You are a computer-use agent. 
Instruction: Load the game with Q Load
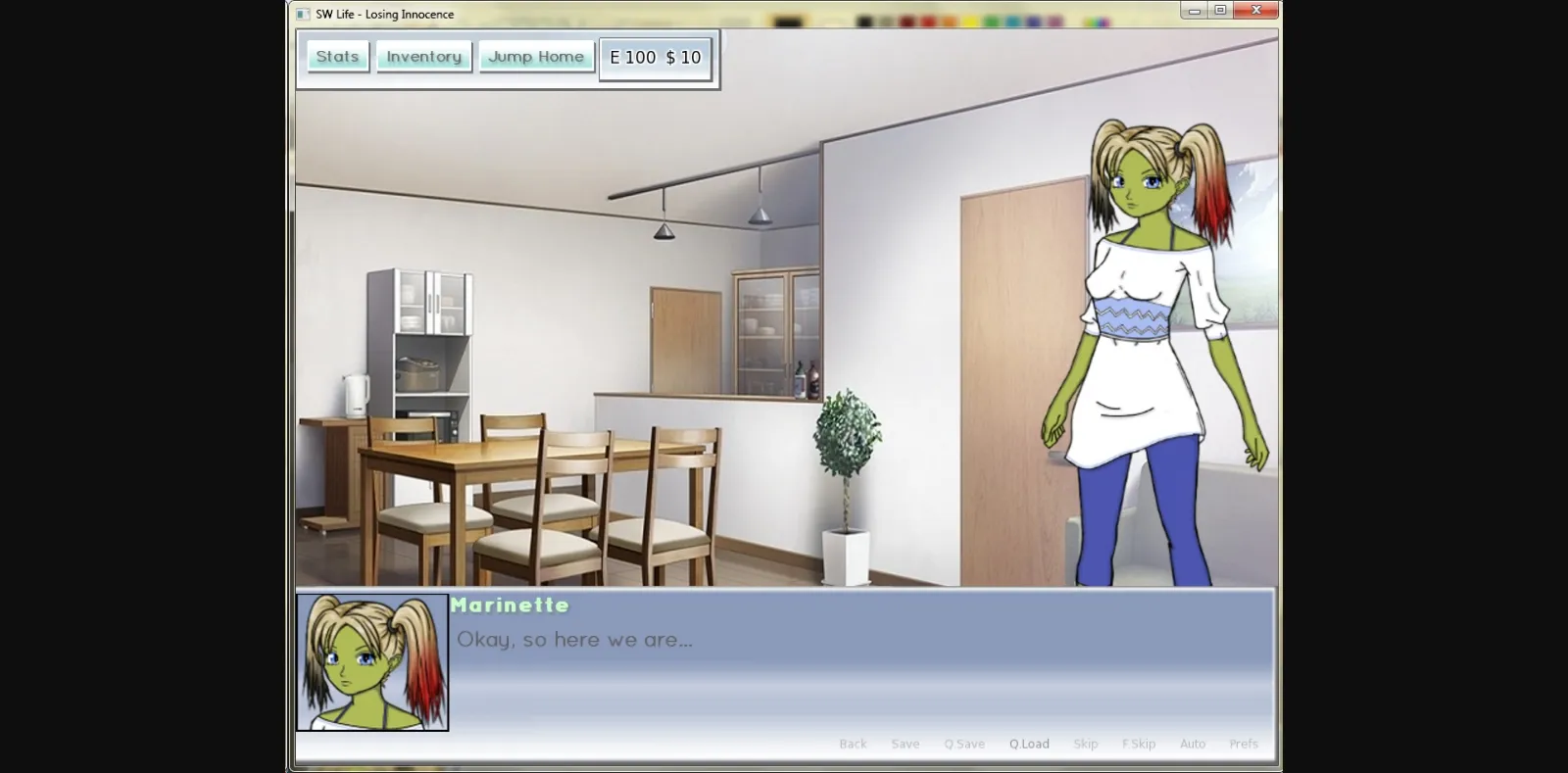pyautogui.click(x=1027, y=744)
